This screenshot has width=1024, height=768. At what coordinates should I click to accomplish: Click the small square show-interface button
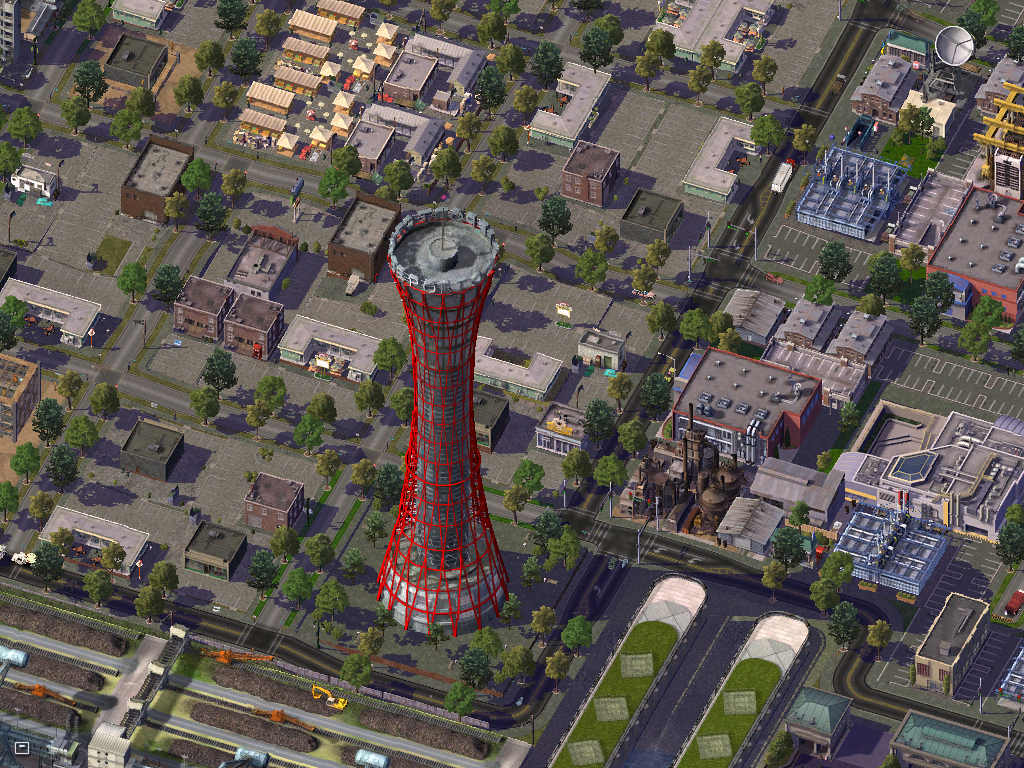click(x=22, y=746)
